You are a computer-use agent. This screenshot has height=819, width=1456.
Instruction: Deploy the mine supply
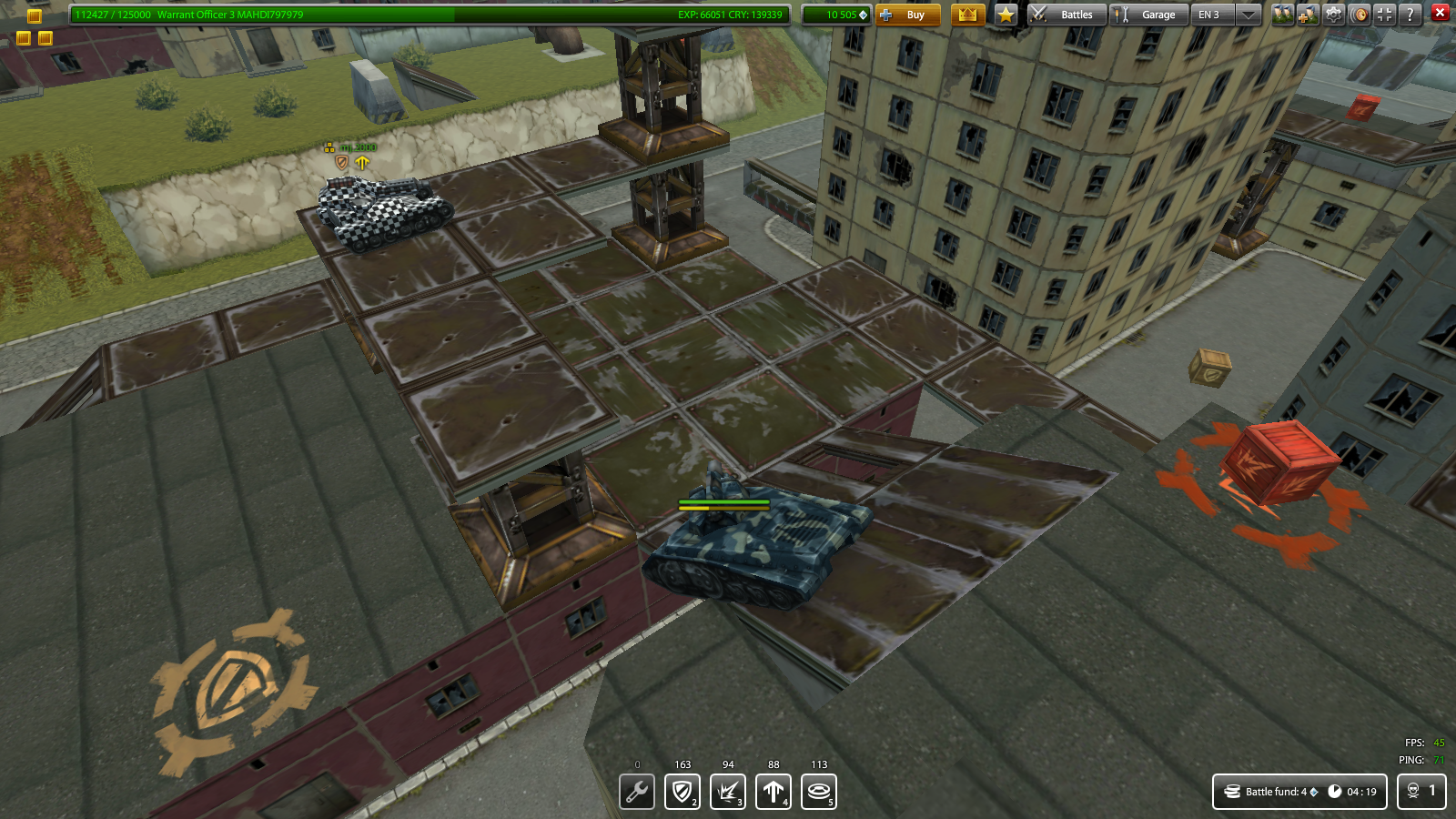[x=819, y=791]
